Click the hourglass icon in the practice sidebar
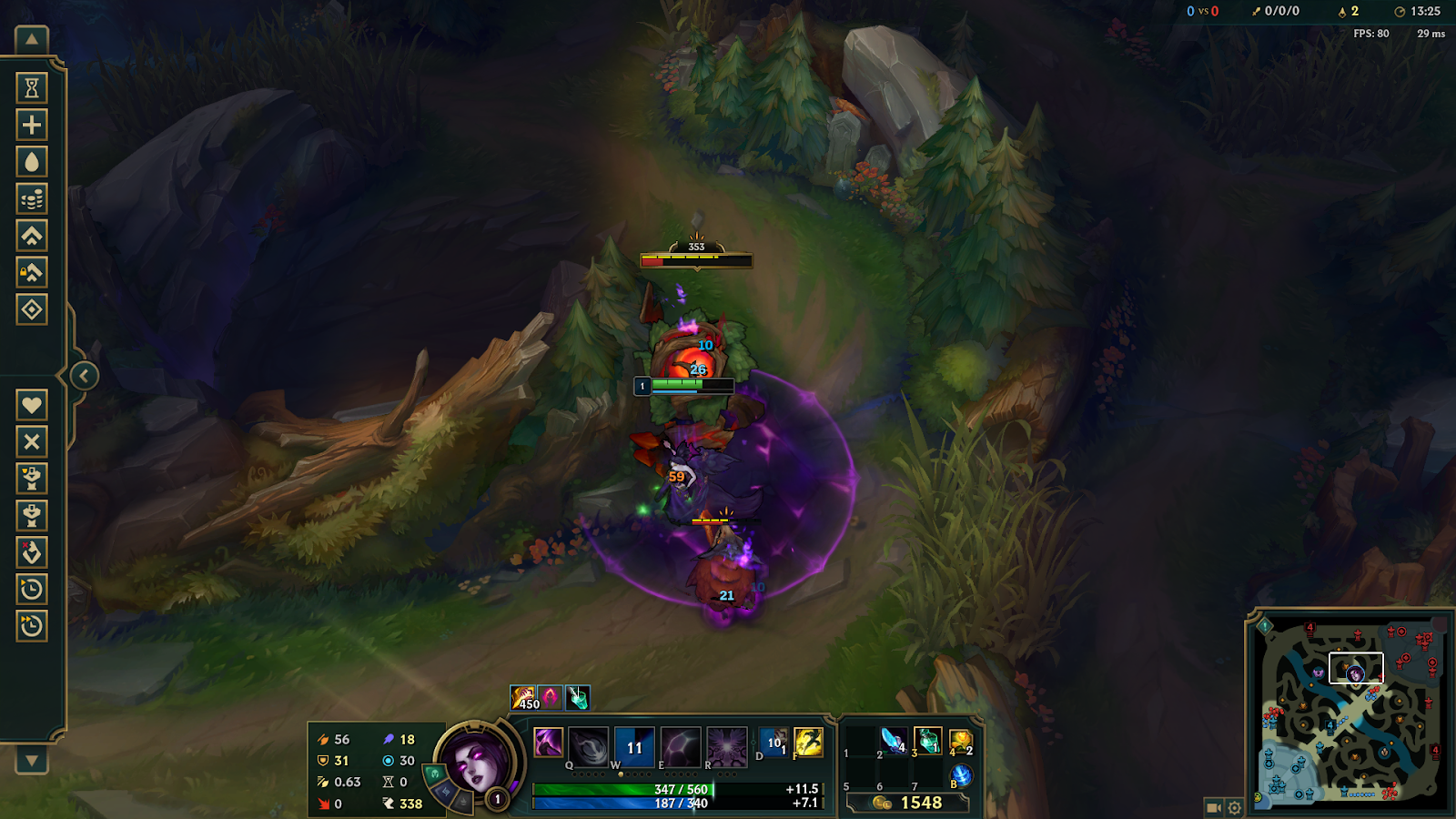The image size is (1456, 819). coord(33,86)
